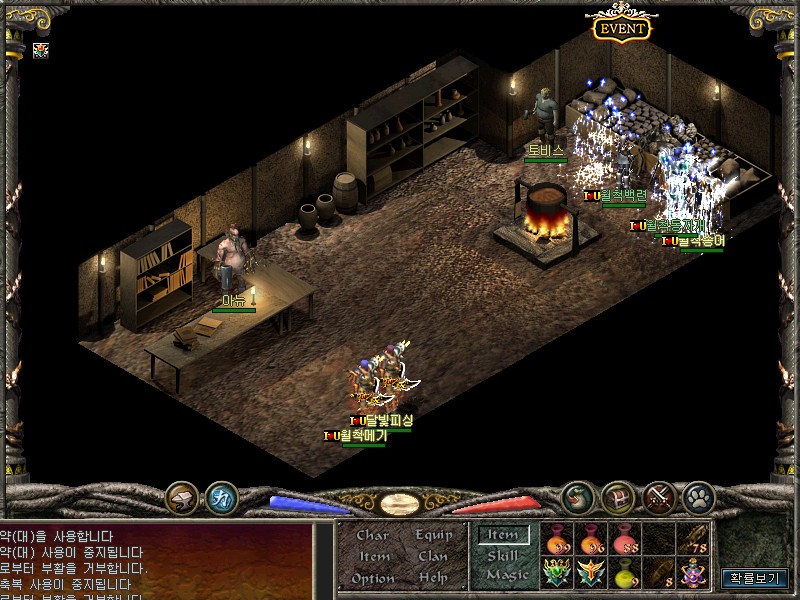Open the Char menu

point(372,535)
